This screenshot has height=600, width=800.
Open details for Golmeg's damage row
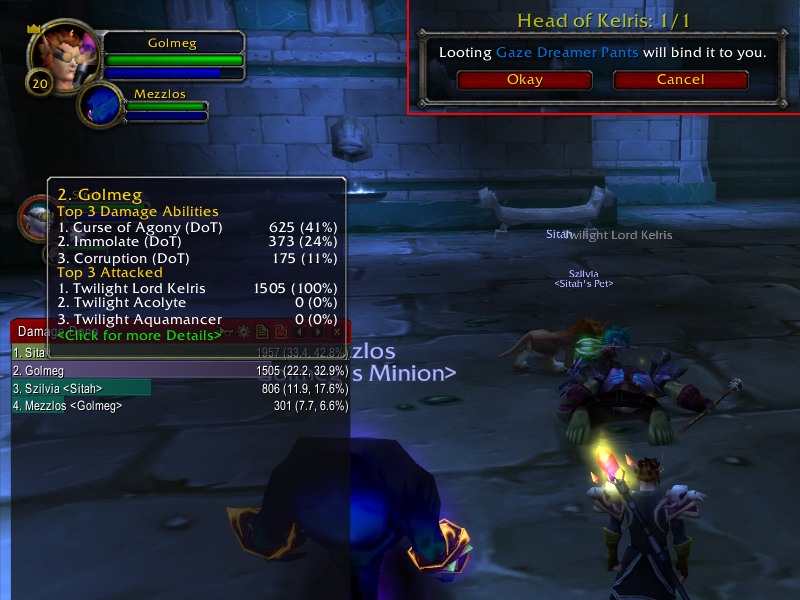[180, 370]
